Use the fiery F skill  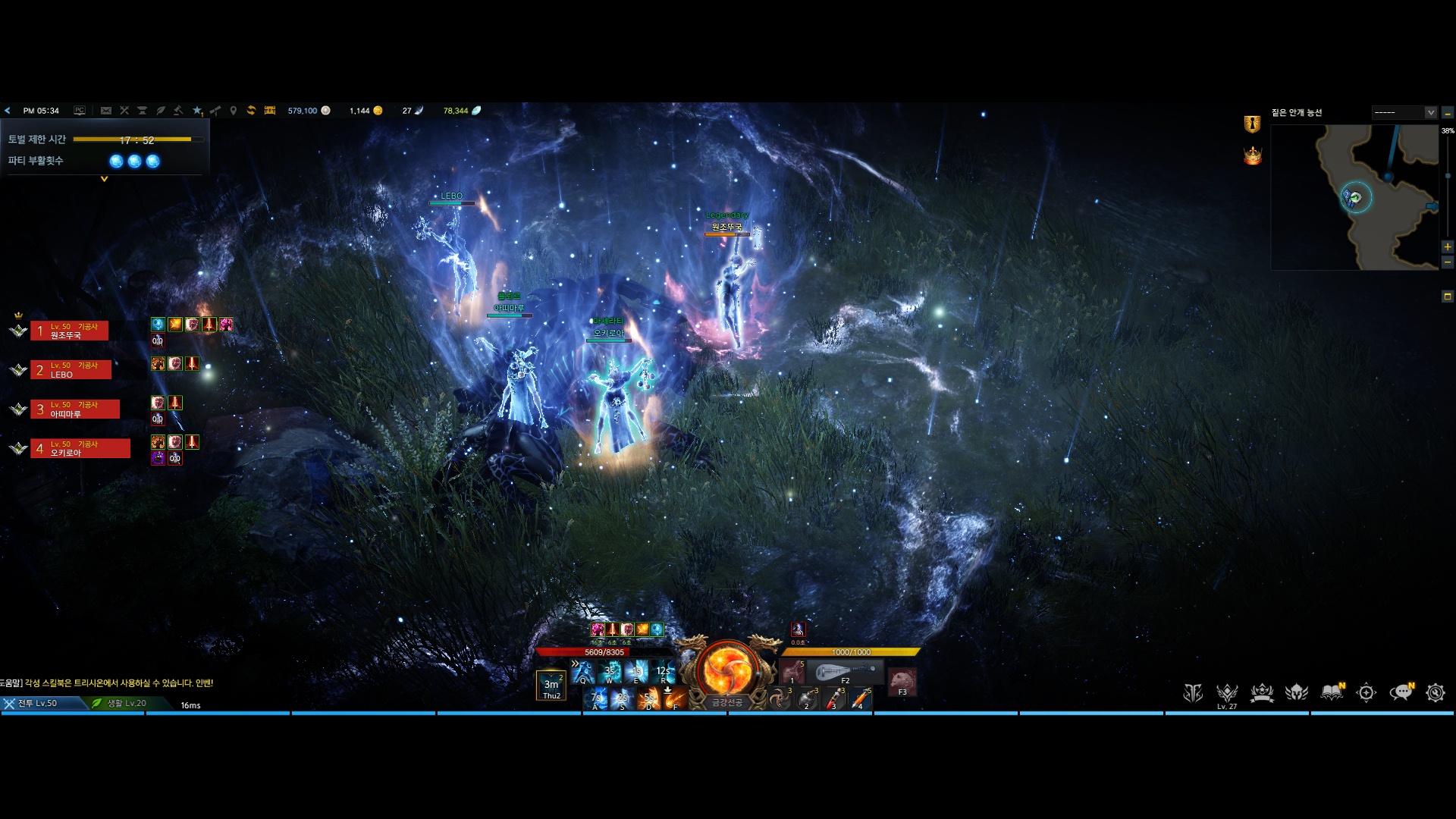pos(675,698)
